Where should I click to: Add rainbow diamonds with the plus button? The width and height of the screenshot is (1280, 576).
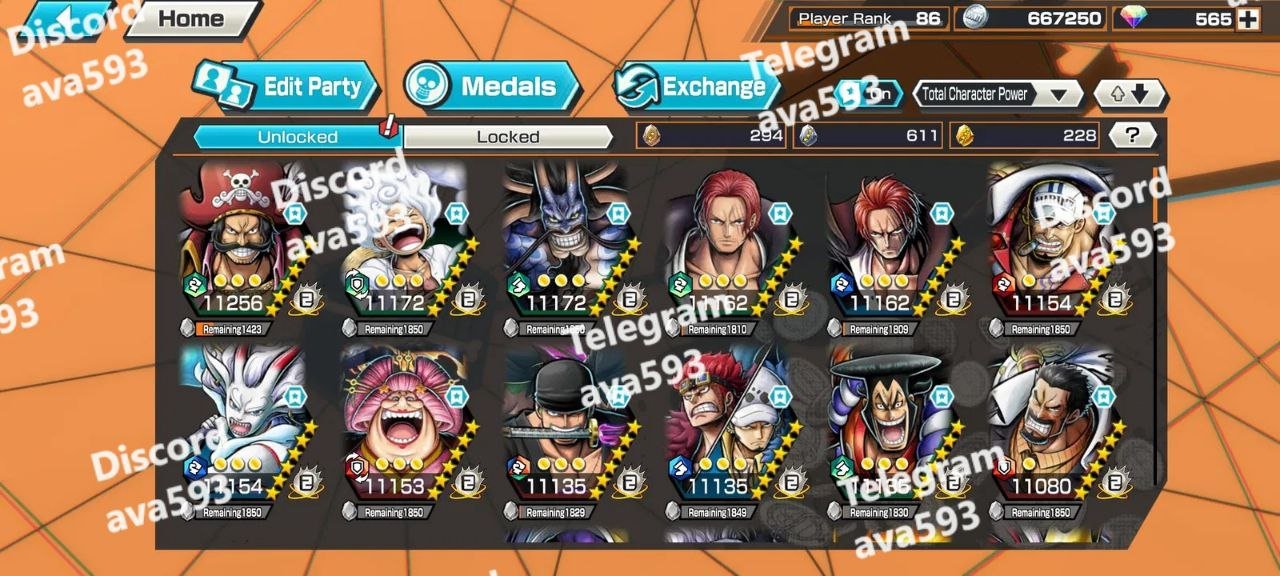1247,19
